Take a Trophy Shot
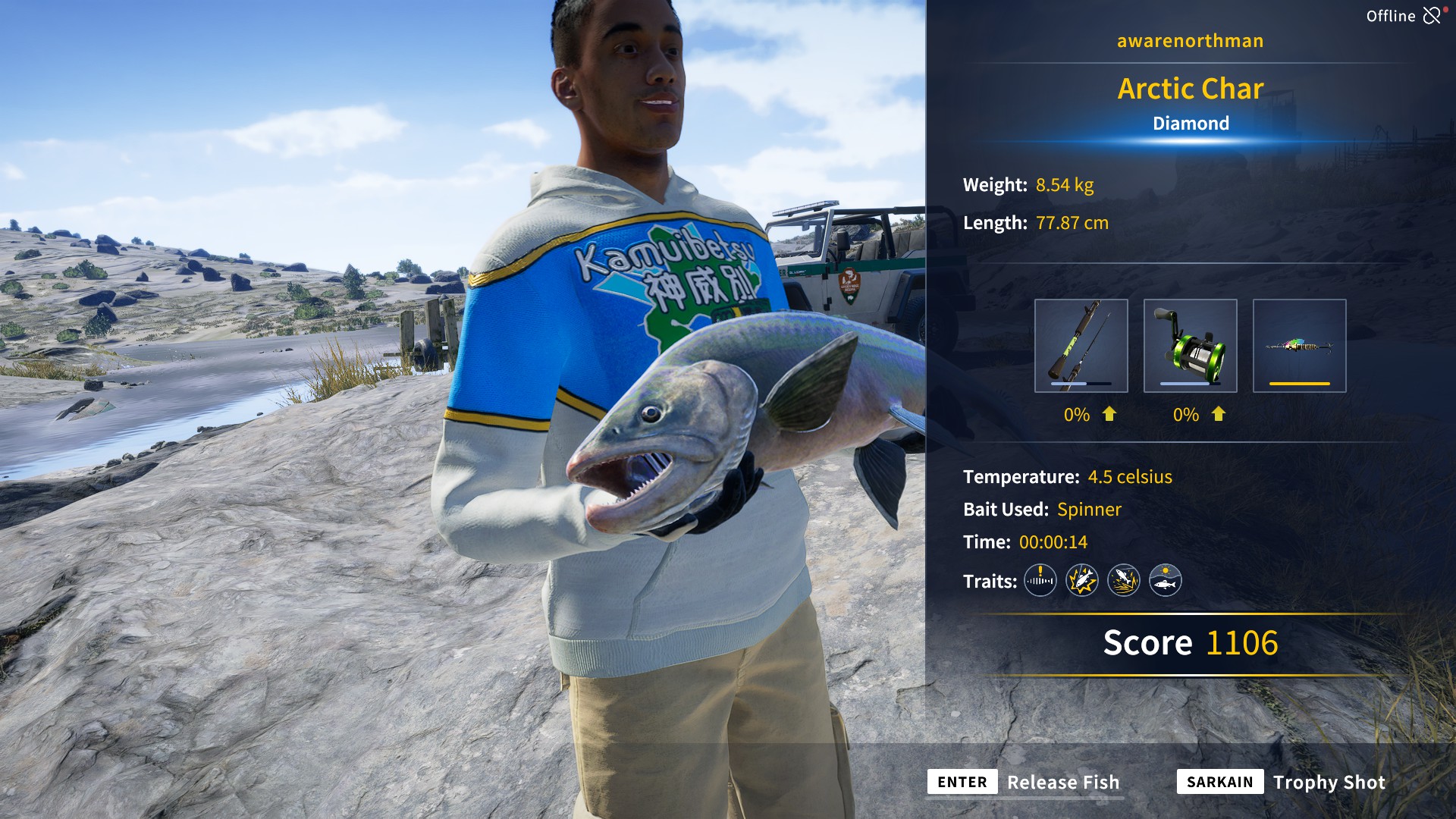1456x819 pixels. (x=1329, y=782)
